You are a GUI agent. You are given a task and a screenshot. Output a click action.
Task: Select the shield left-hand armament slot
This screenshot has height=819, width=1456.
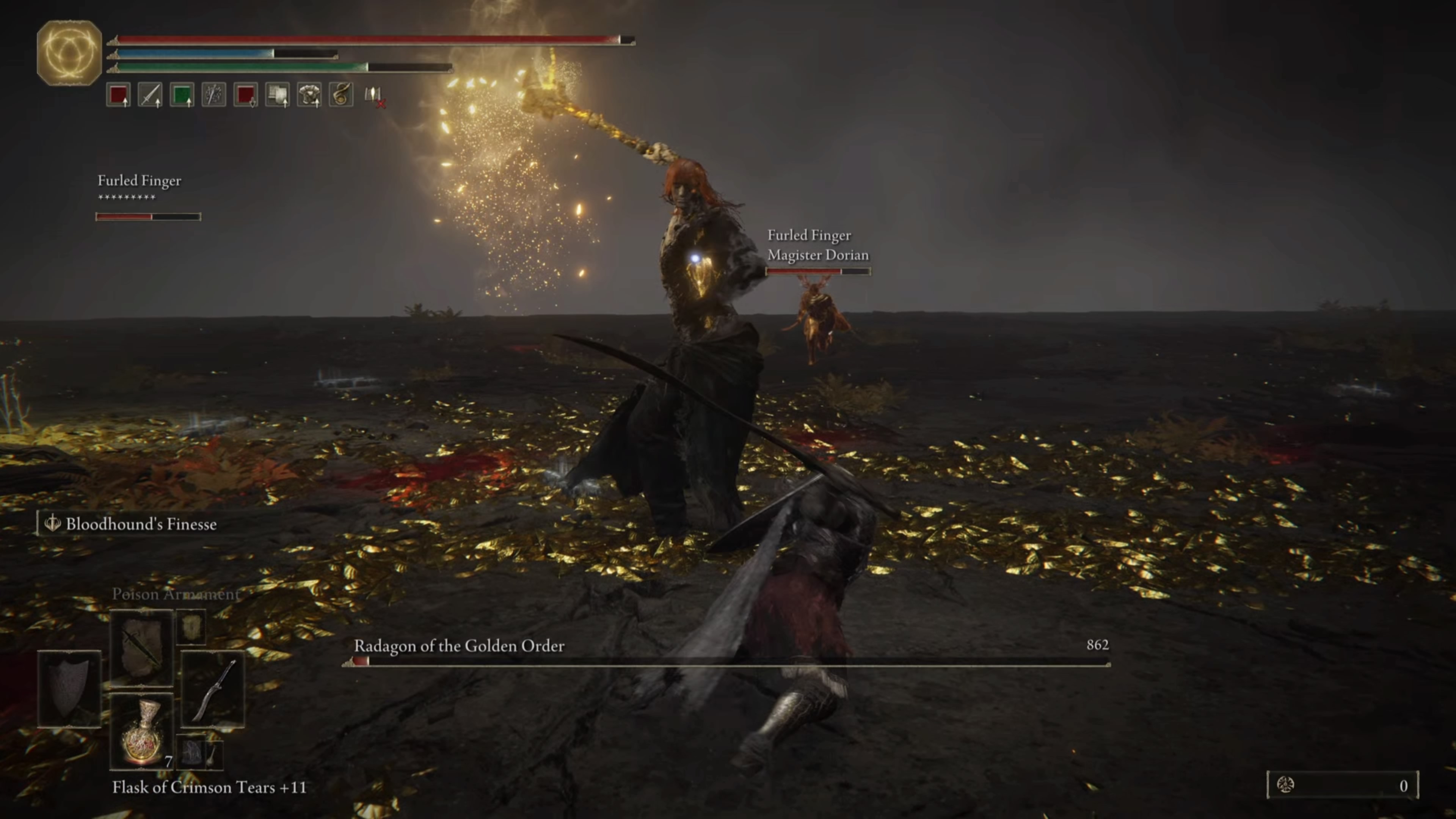click(69, 688)
